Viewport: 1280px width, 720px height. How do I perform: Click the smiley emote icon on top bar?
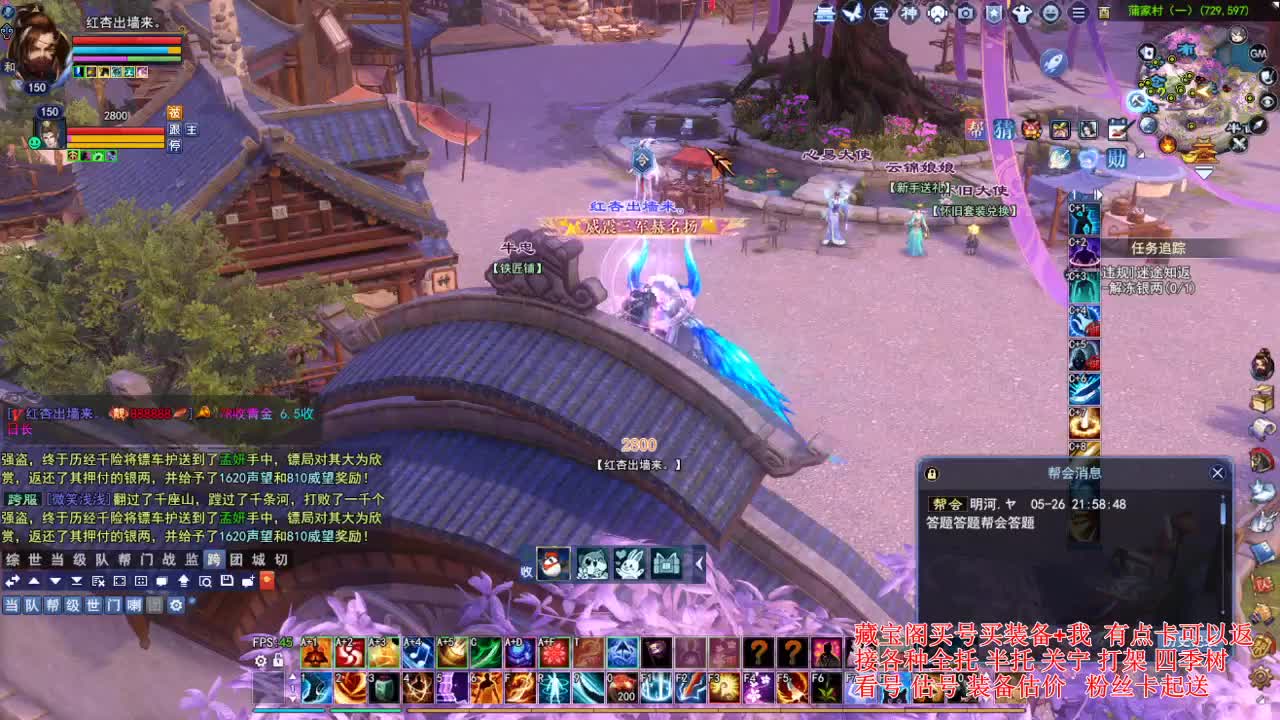pyautogui.click(x=1049, y=14)
